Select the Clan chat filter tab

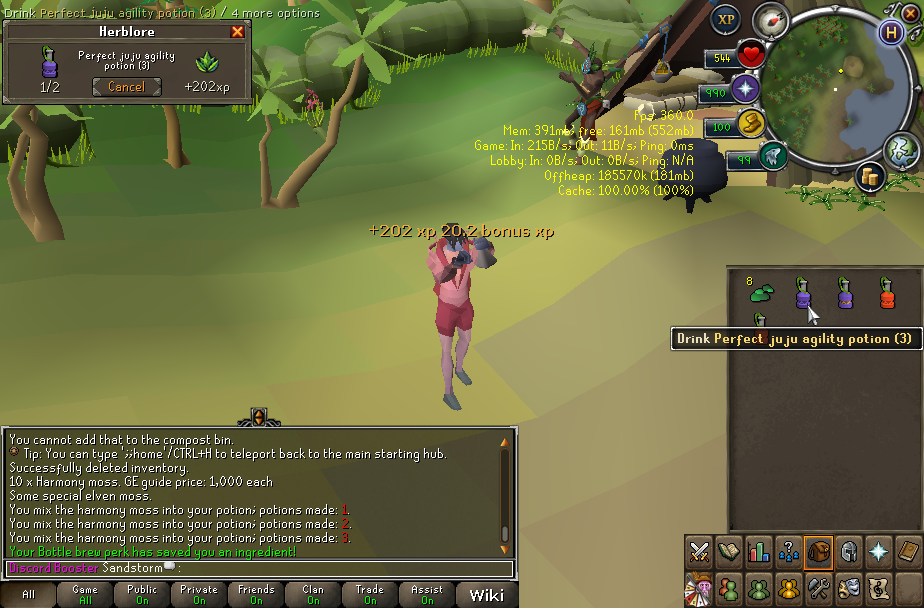pos(313,595)
